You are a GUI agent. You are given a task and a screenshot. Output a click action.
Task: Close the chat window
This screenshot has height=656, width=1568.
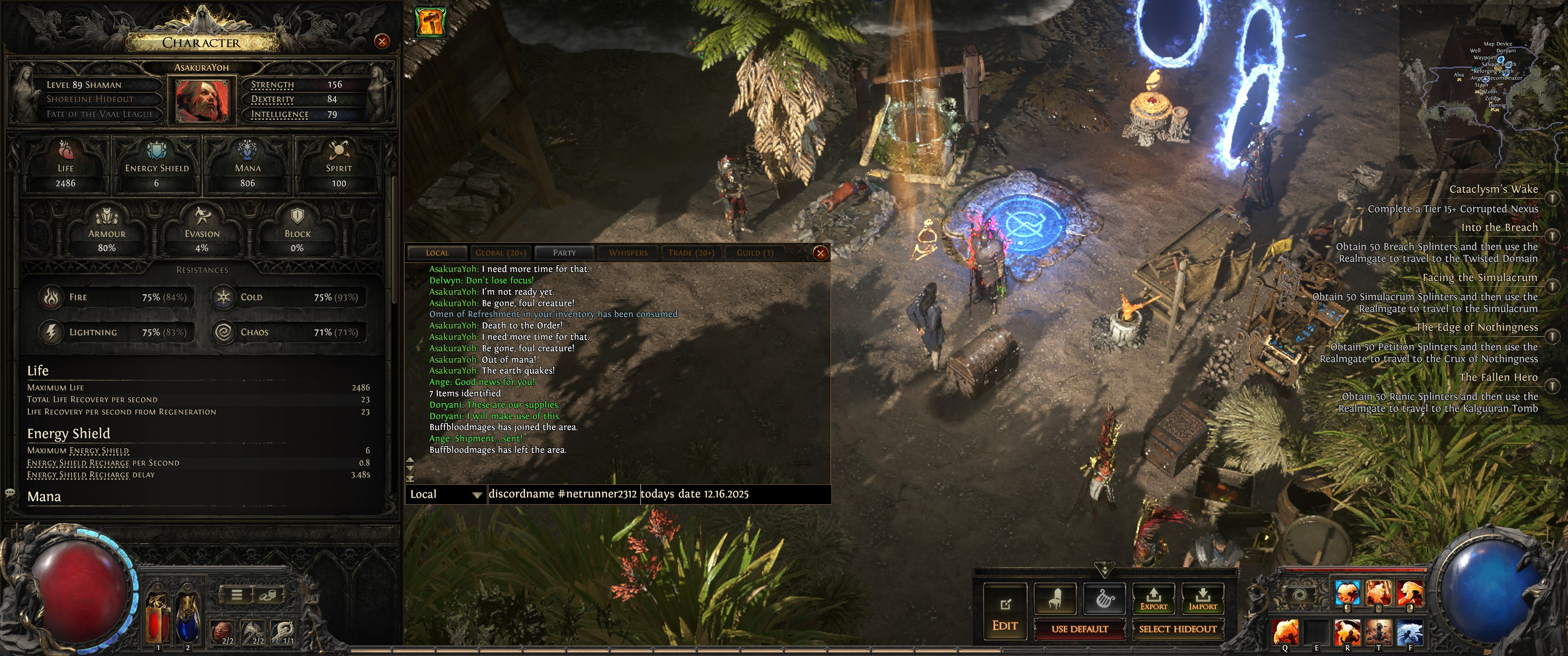(x=820, y=253)
